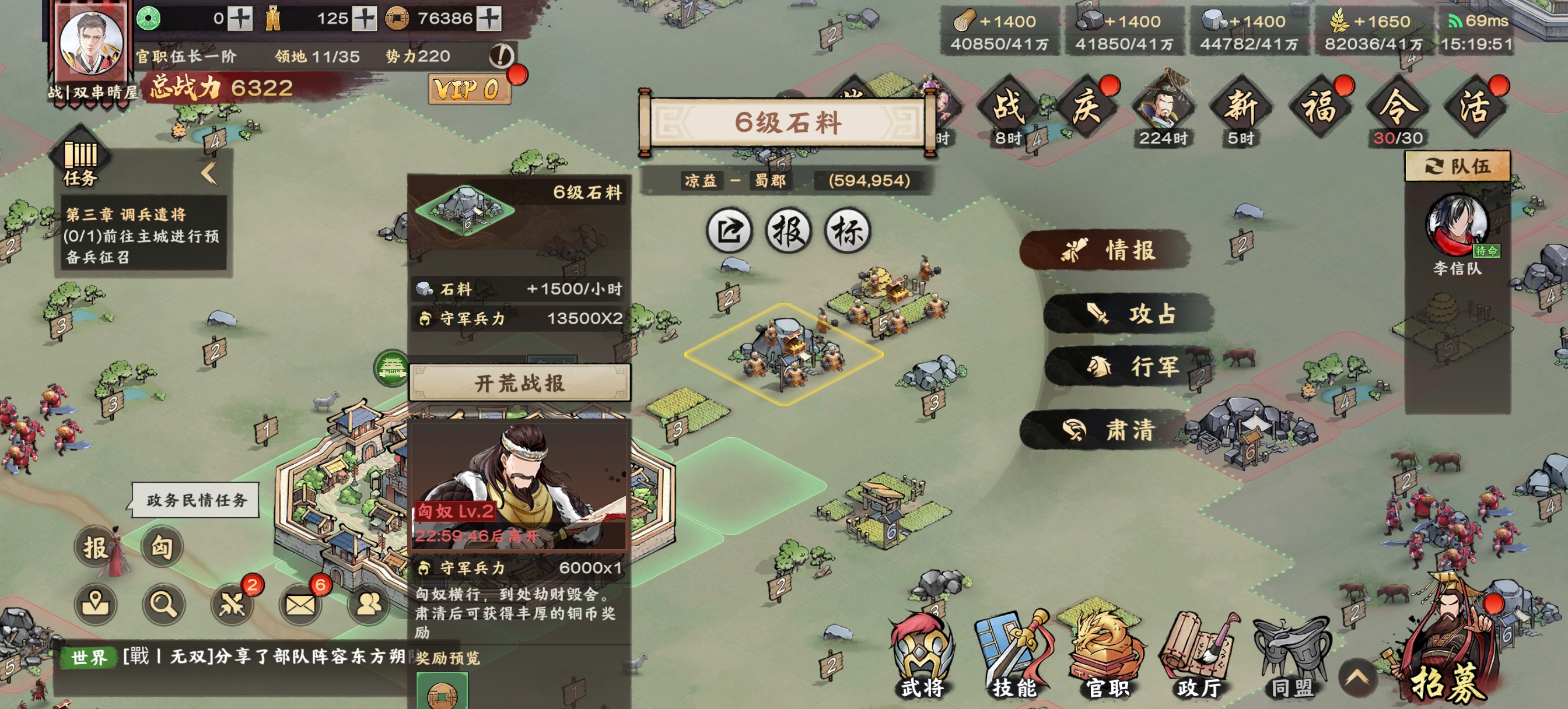This screenshot has height=709, width=1568.
Task: Open the 开荒战报 battle report
Action: [x=519, y=384]
